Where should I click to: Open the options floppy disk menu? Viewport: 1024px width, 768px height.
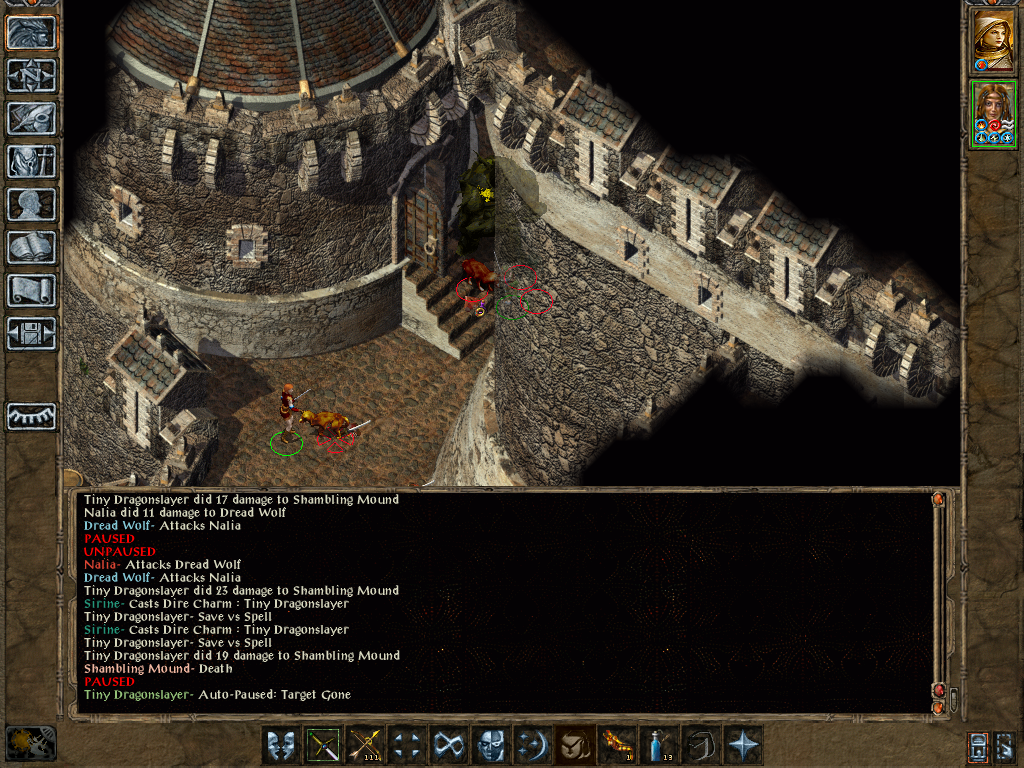point(31,333)
